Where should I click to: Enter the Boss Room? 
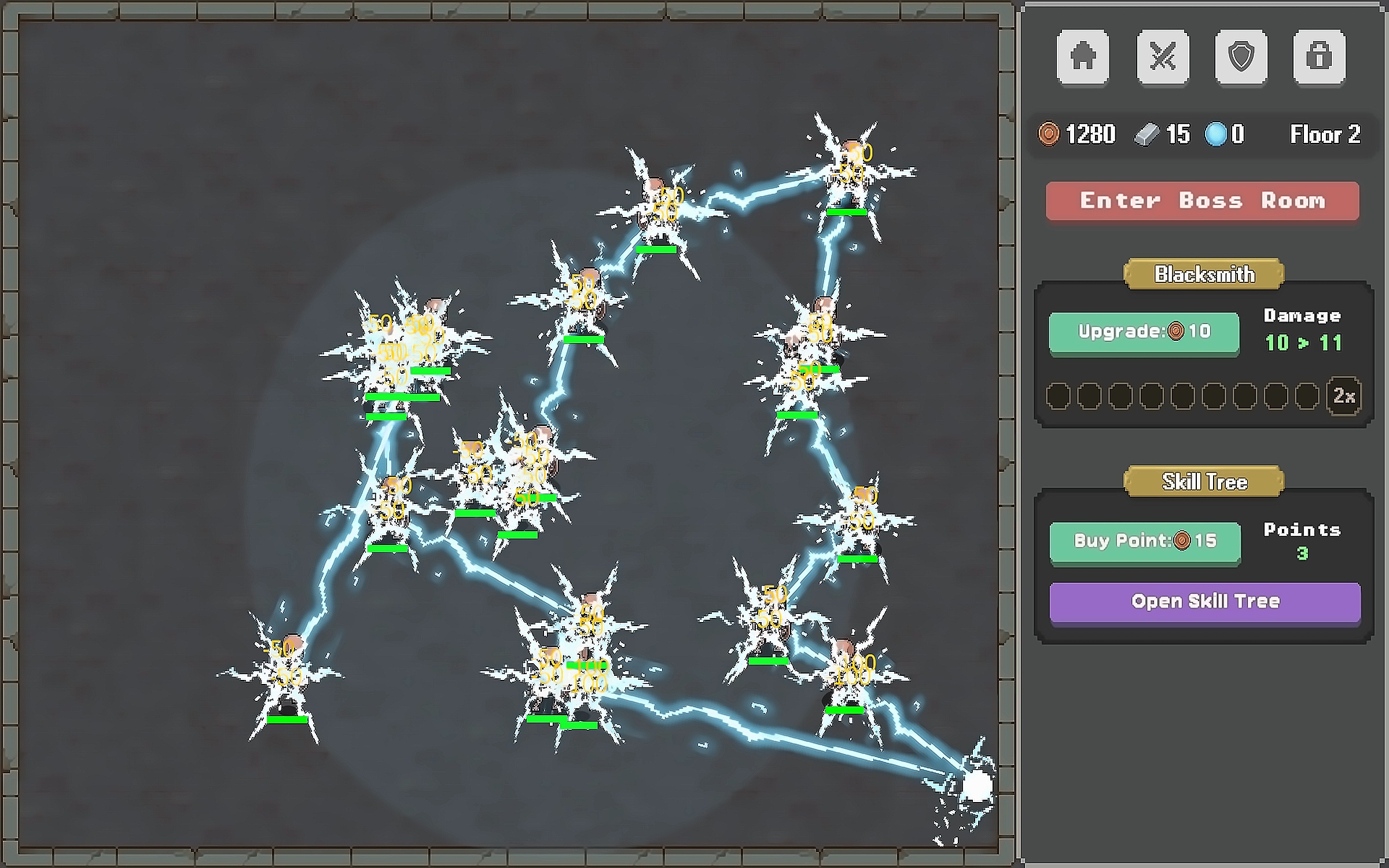point(1202,201)
